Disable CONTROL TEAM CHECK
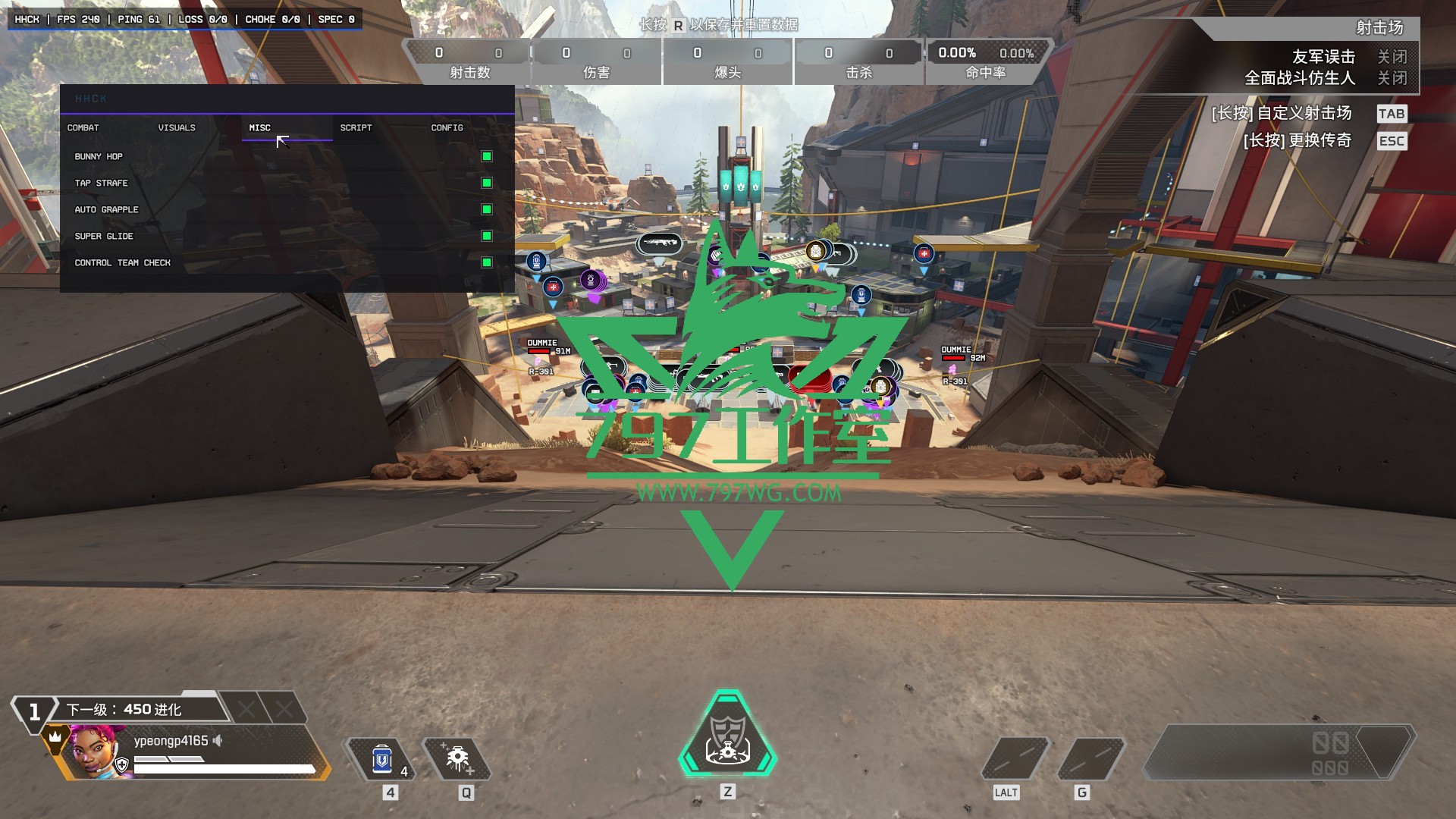This screenshot has height=819, width=1456. coord(486,263)
